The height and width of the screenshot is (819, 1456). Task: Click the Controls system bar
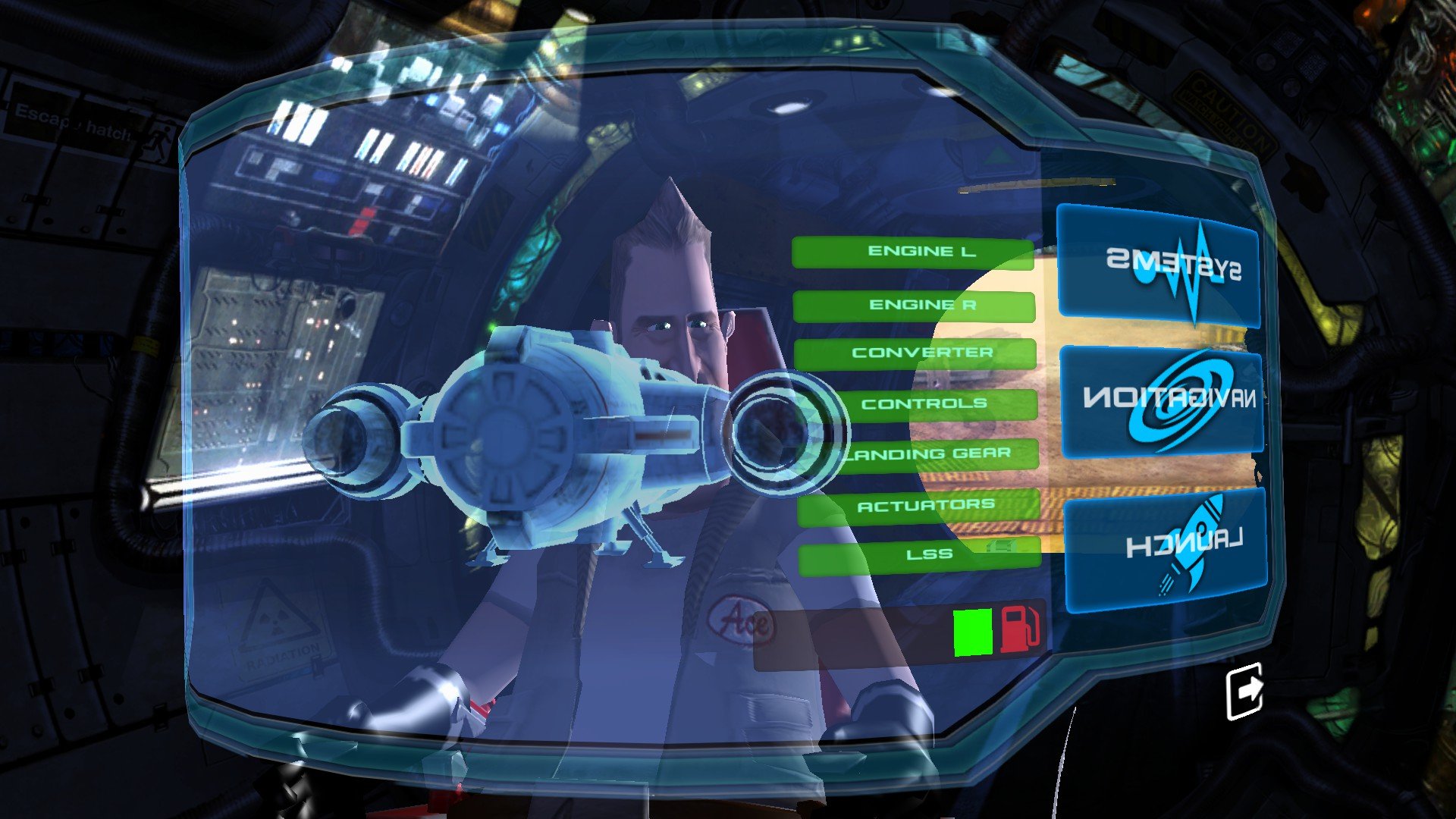pos(917,403)
